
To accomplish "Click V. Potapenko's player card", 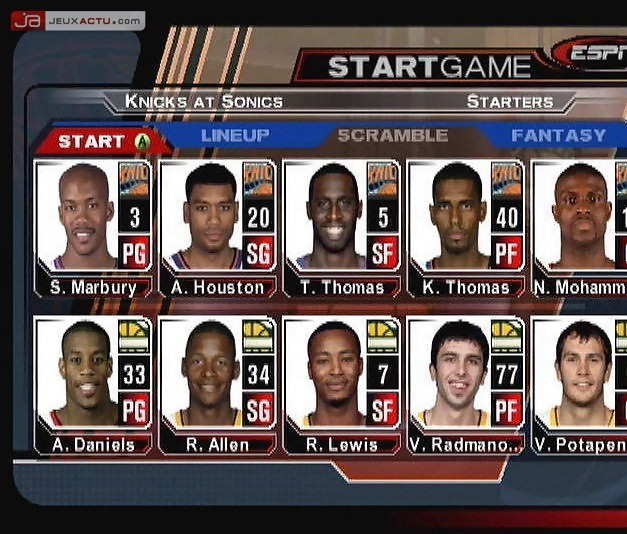I will 580,385.
